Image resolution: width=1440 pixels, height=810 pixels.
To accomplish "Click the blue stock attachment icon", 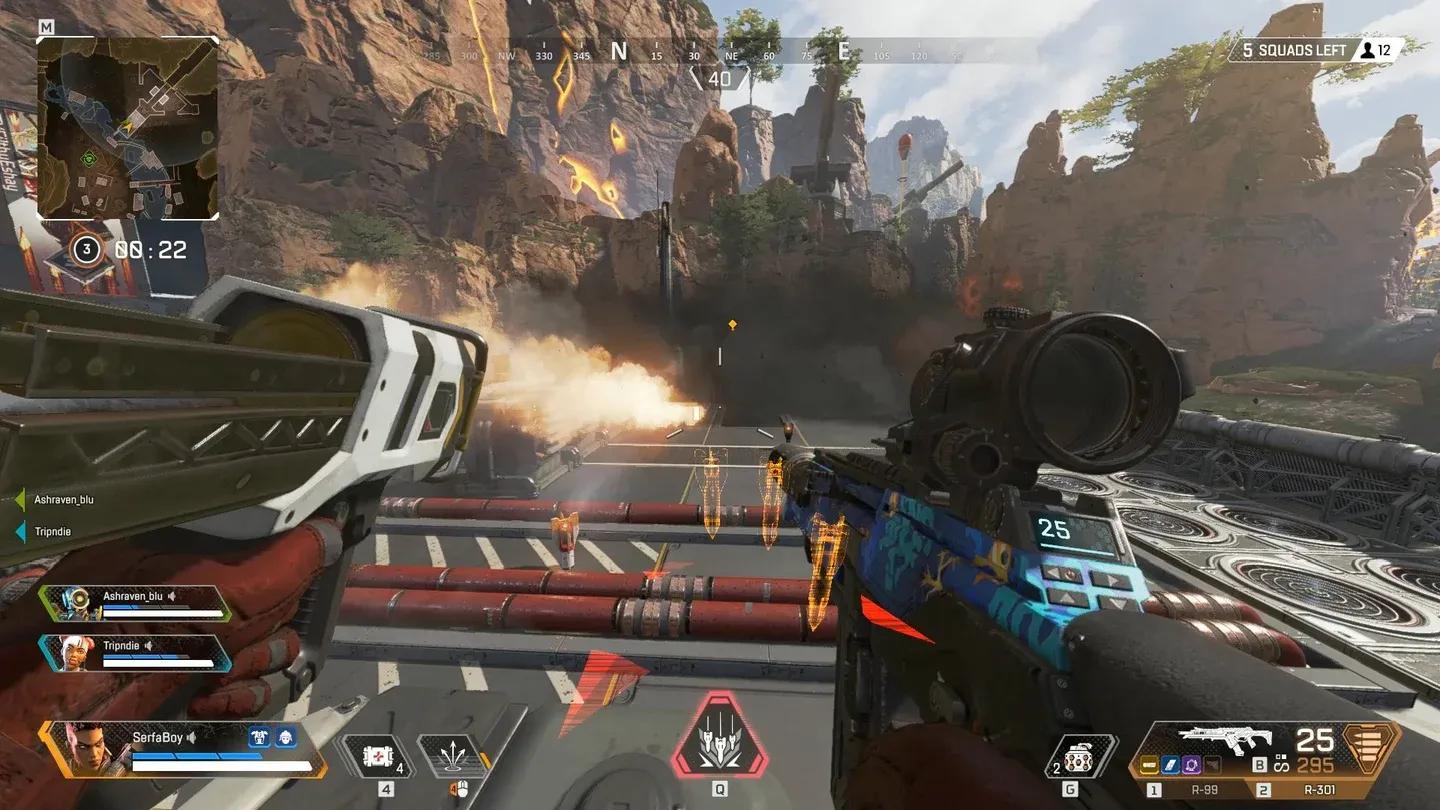I will click(x=1169, y=763).
